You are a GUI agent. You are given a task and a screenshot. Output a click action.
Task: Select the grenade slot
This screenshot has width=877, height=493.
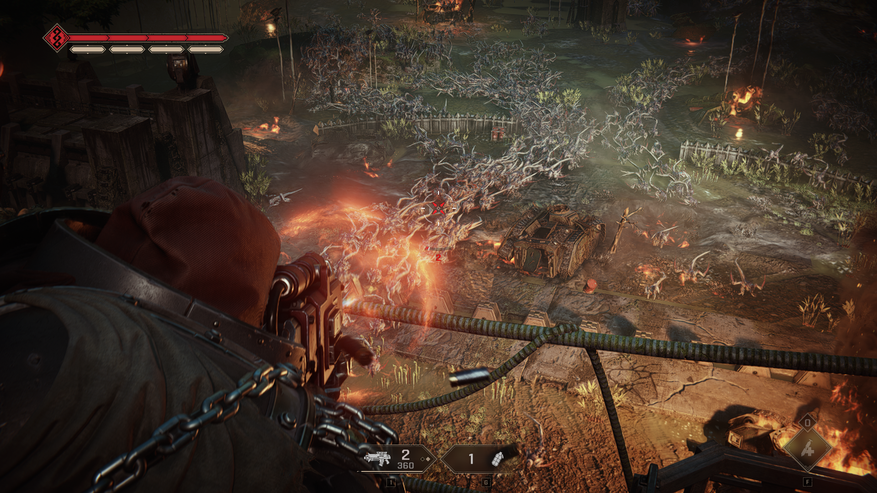coord(481,458)
